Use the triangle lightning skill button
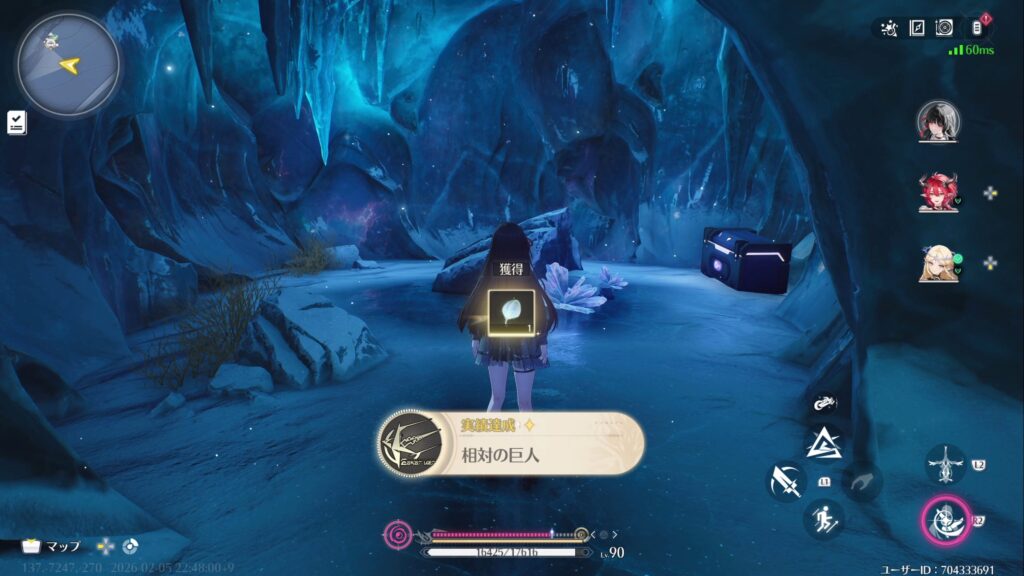The height and width of the screenshot is (576, 1024). coord(825,442)
